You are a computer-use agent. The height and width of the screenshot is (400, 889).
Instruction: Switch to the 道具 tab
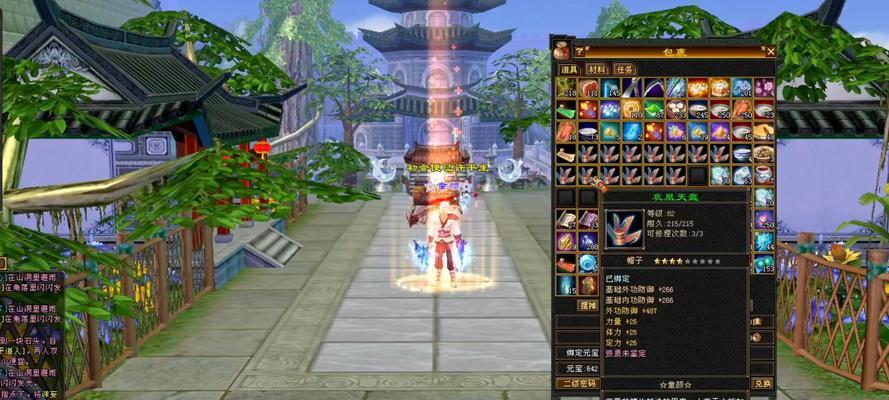tap(568, 69)
